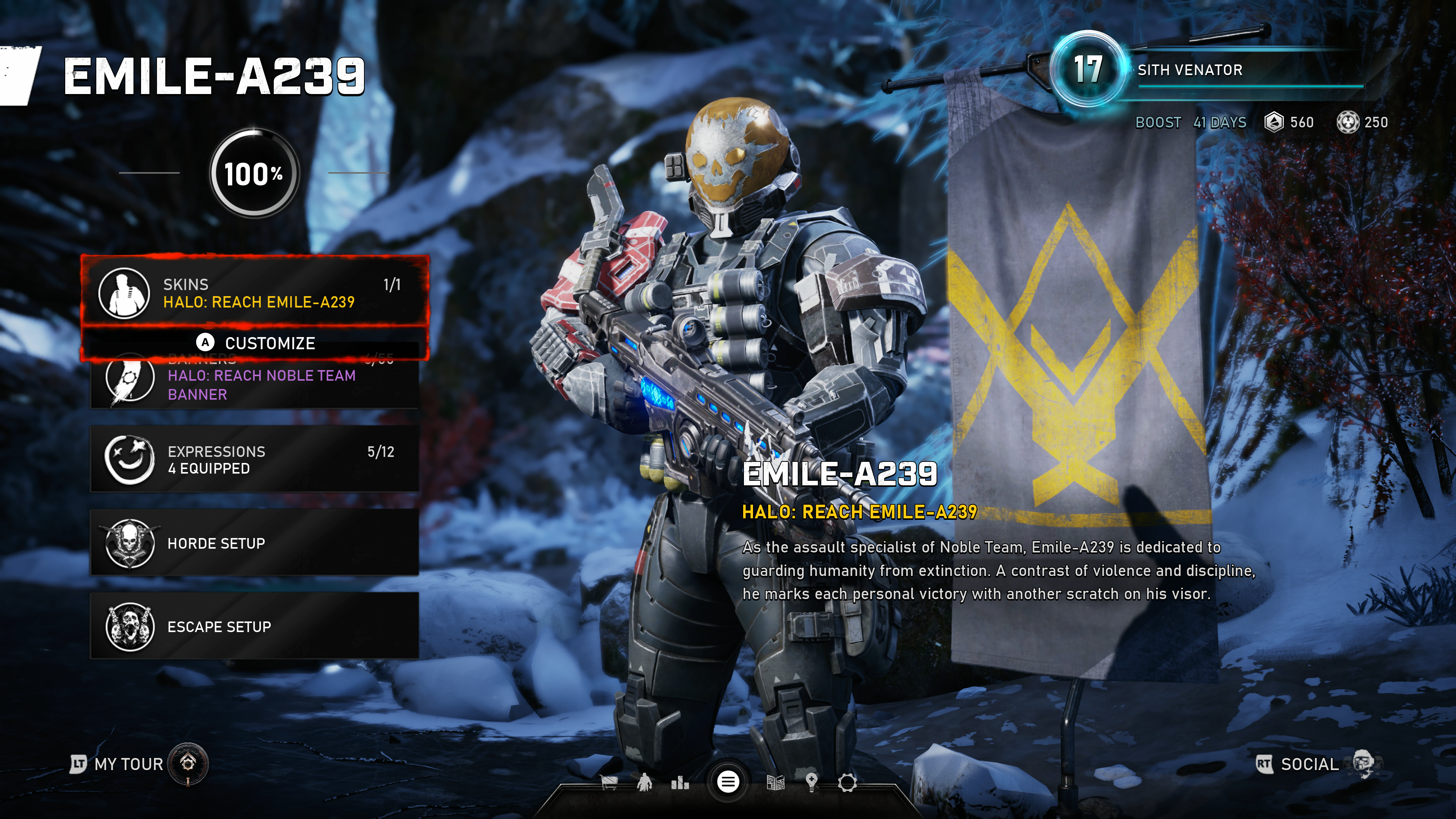Open the character customization icon in bottom bar

click(x=644, y=783)
